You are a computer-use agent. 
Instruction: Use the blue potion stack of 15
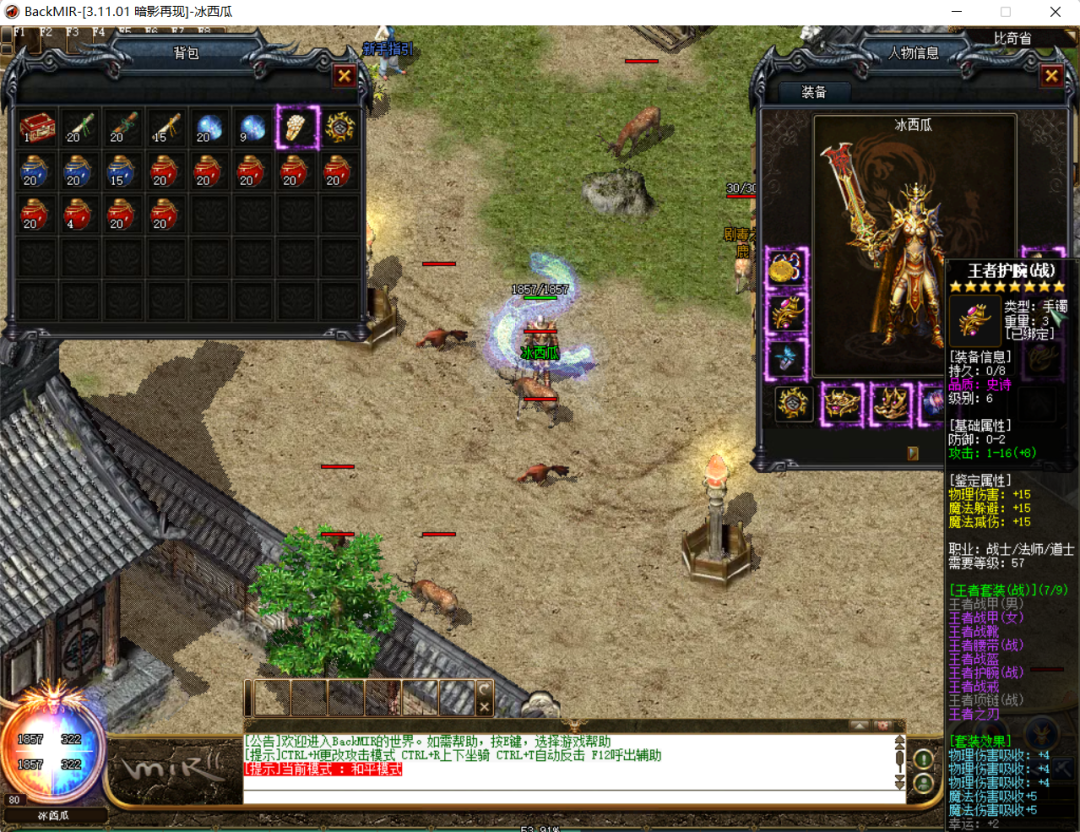click(123, 171)
